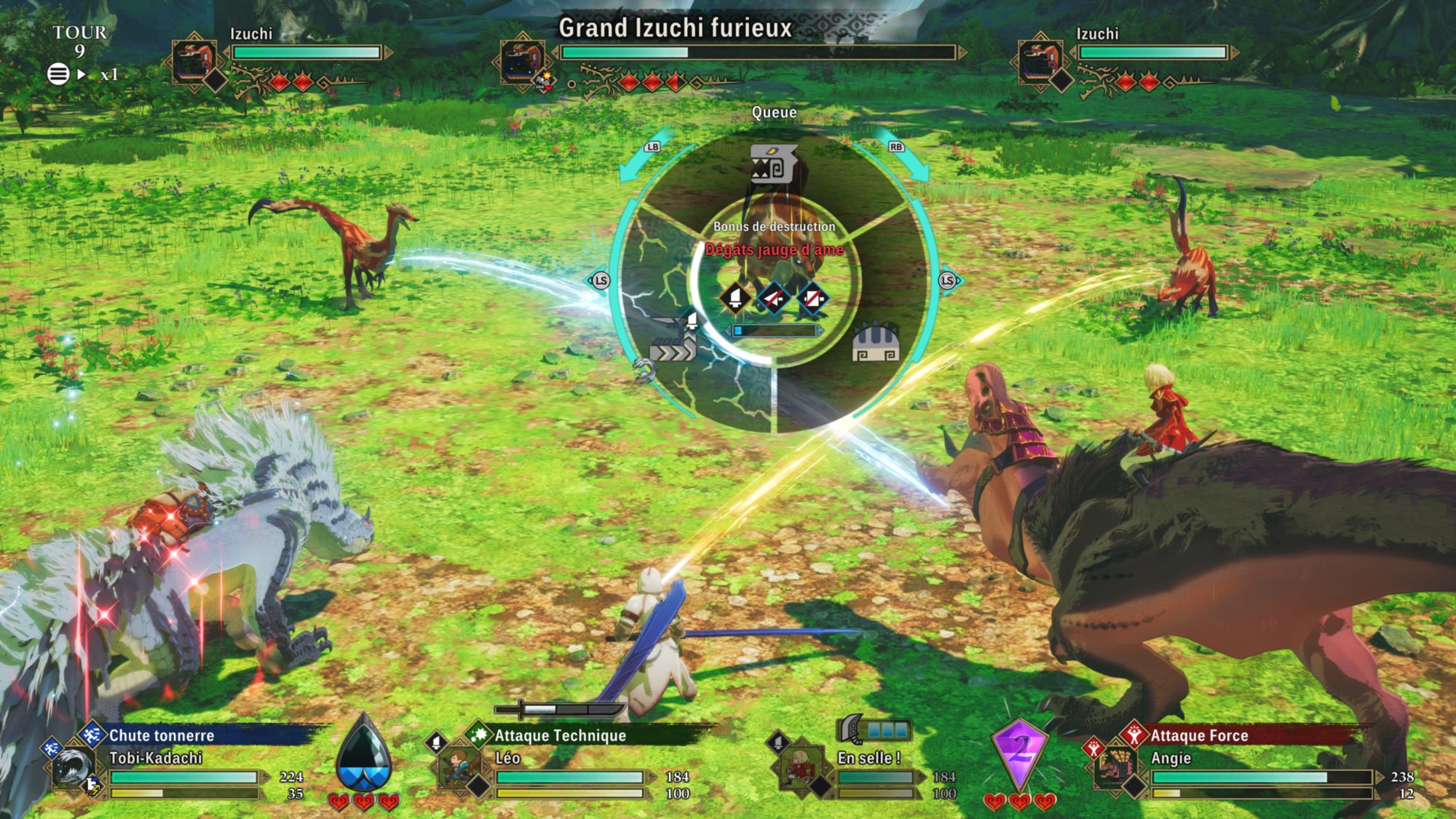Select the Chute tonnerre skill banner

click(162, 736)
